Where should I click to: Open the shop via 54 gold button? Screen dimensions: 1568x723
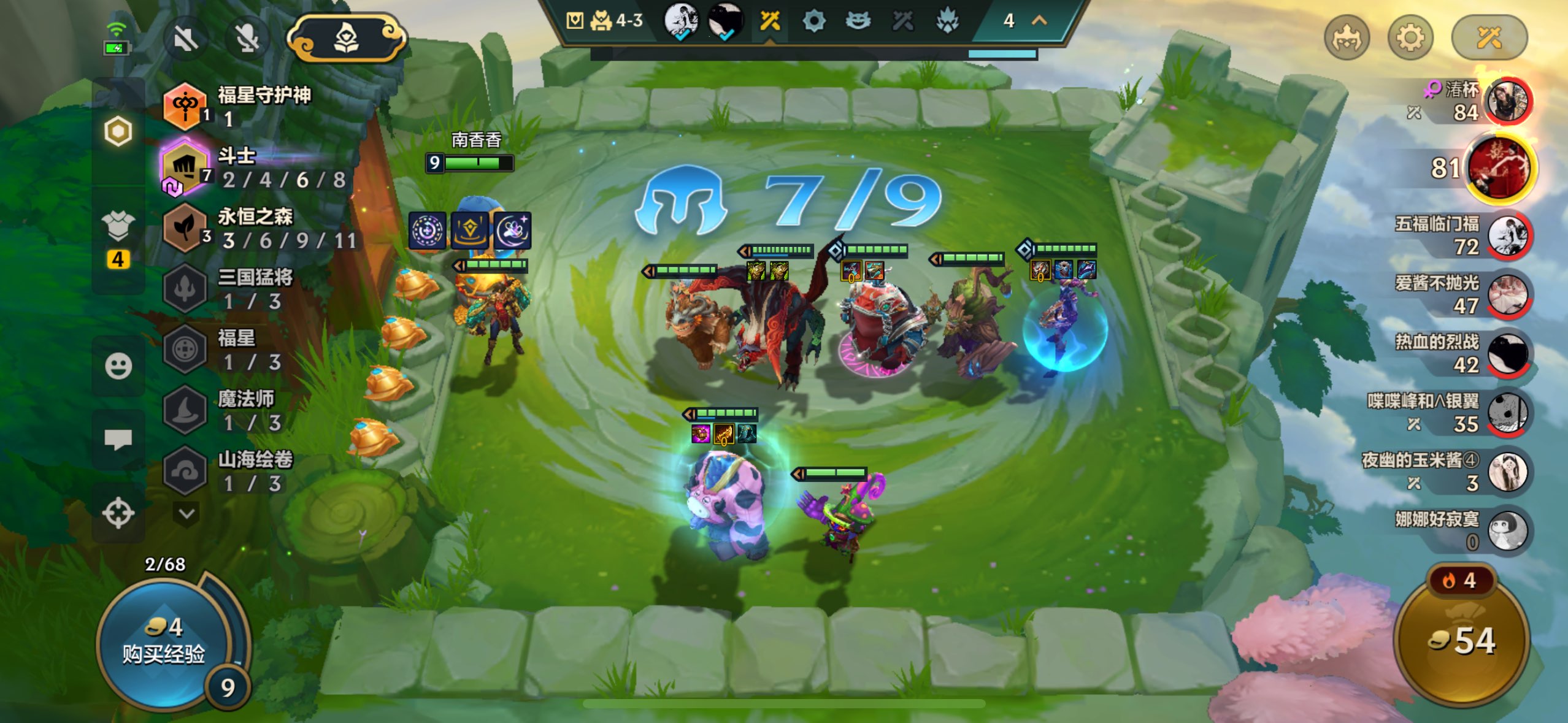pyautogui.click(x=1462, y=641)
